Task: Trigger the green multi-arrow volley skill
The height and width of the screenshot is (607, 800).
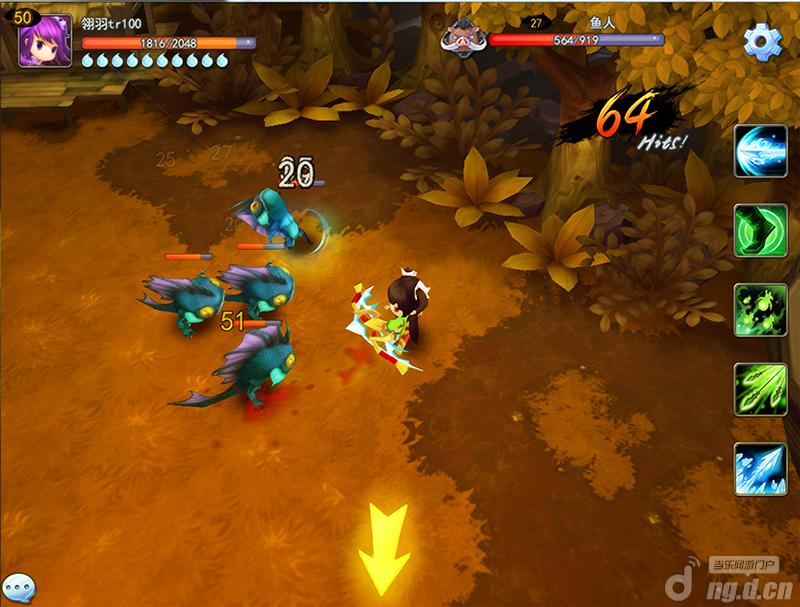Action: [x=760, y=389]
